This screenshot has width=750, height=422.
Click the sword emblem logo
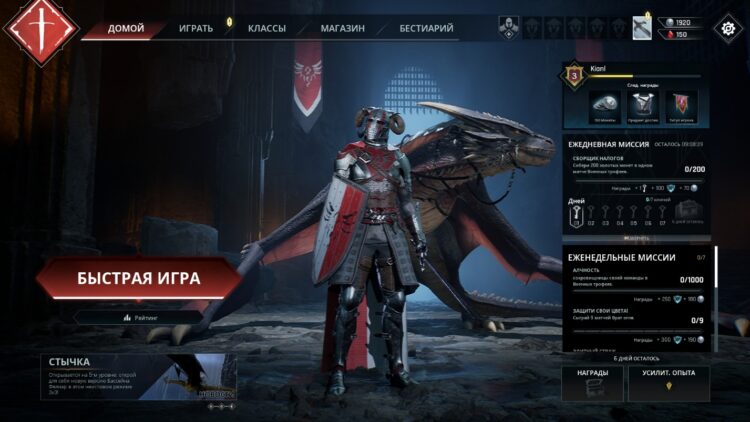pos(41,30)
